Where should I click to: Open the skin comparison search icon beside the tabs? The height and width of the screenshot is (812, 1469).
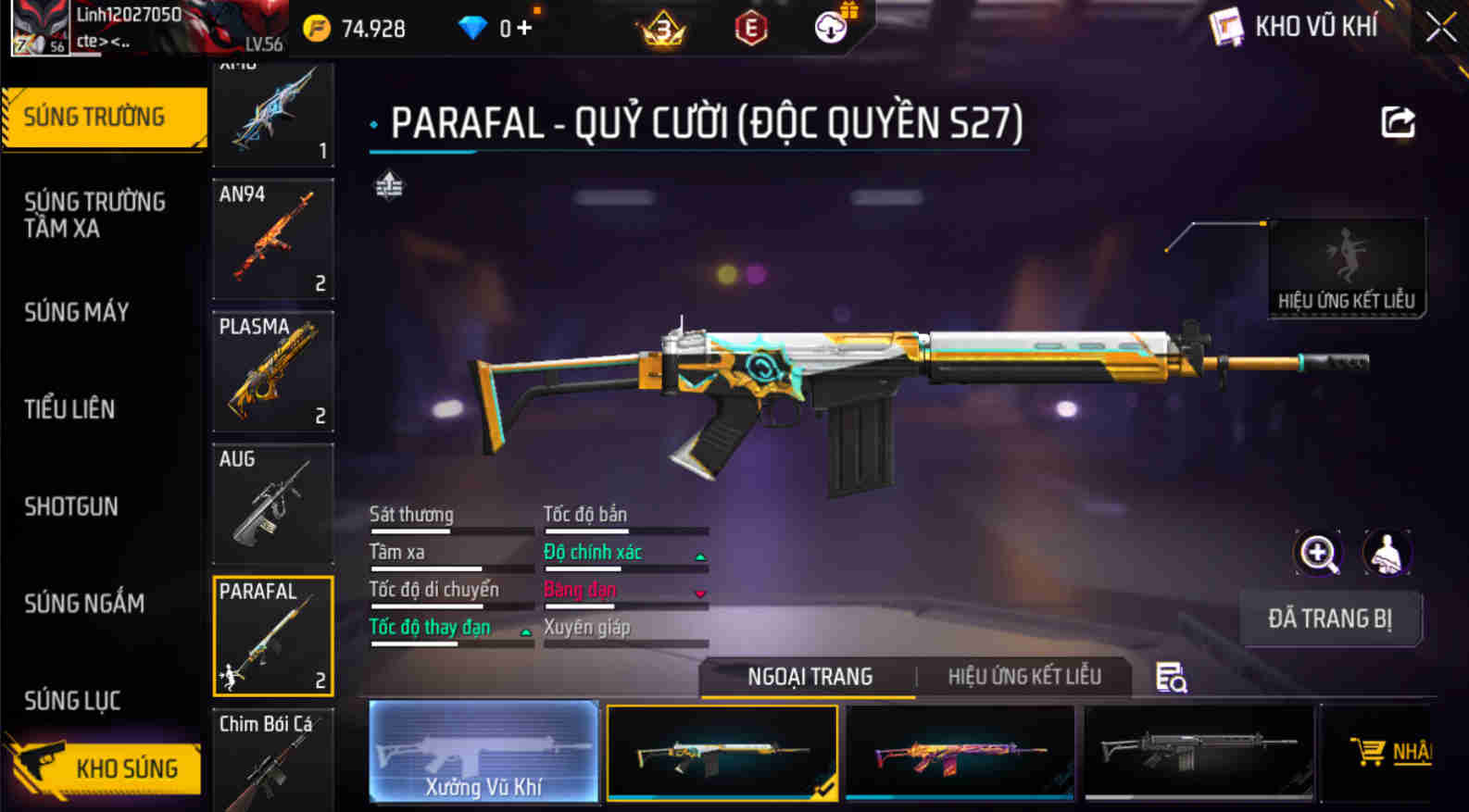point(1170,679)
